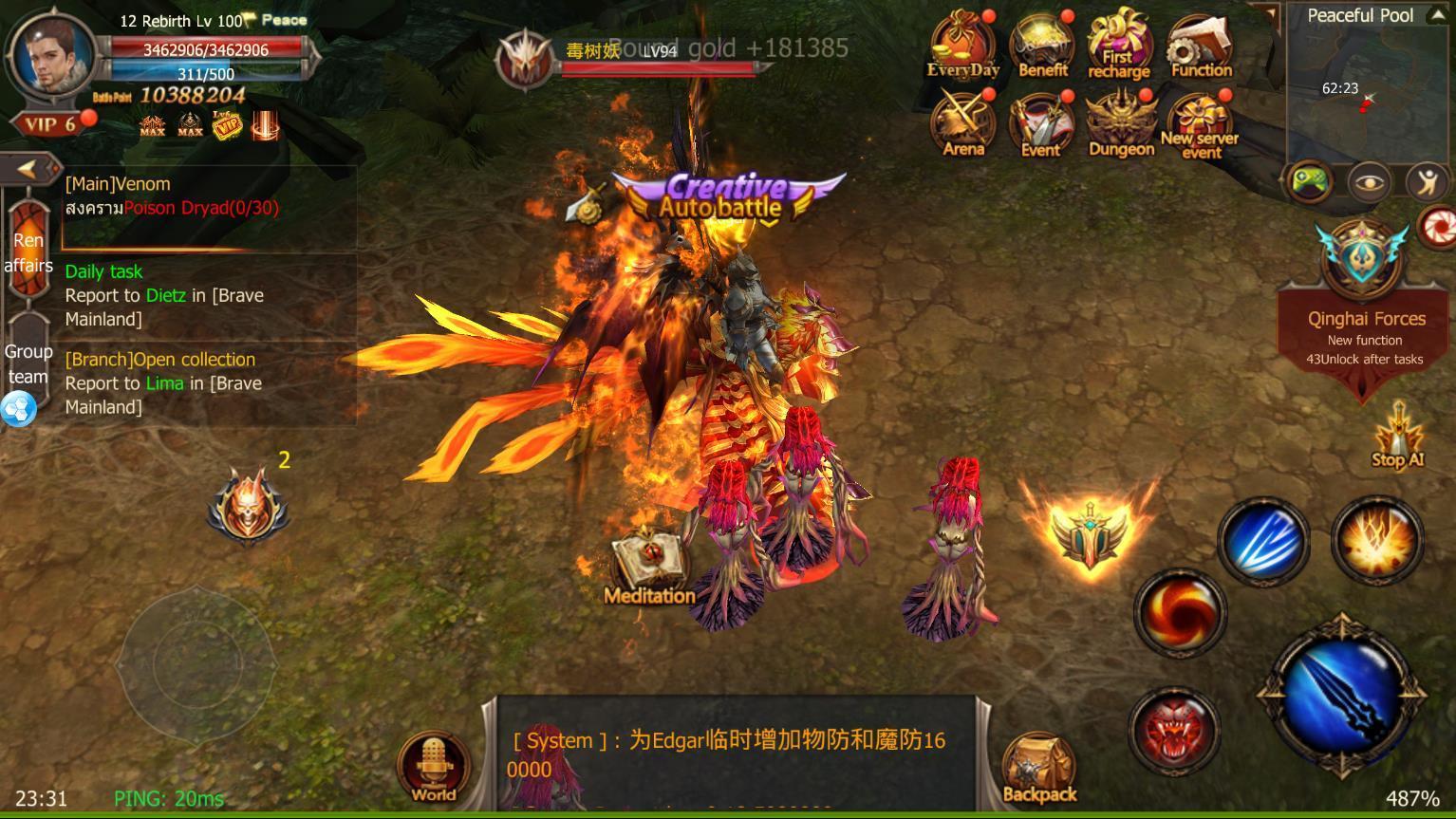Click the Dietz link in the daily task

coord(165,295)
